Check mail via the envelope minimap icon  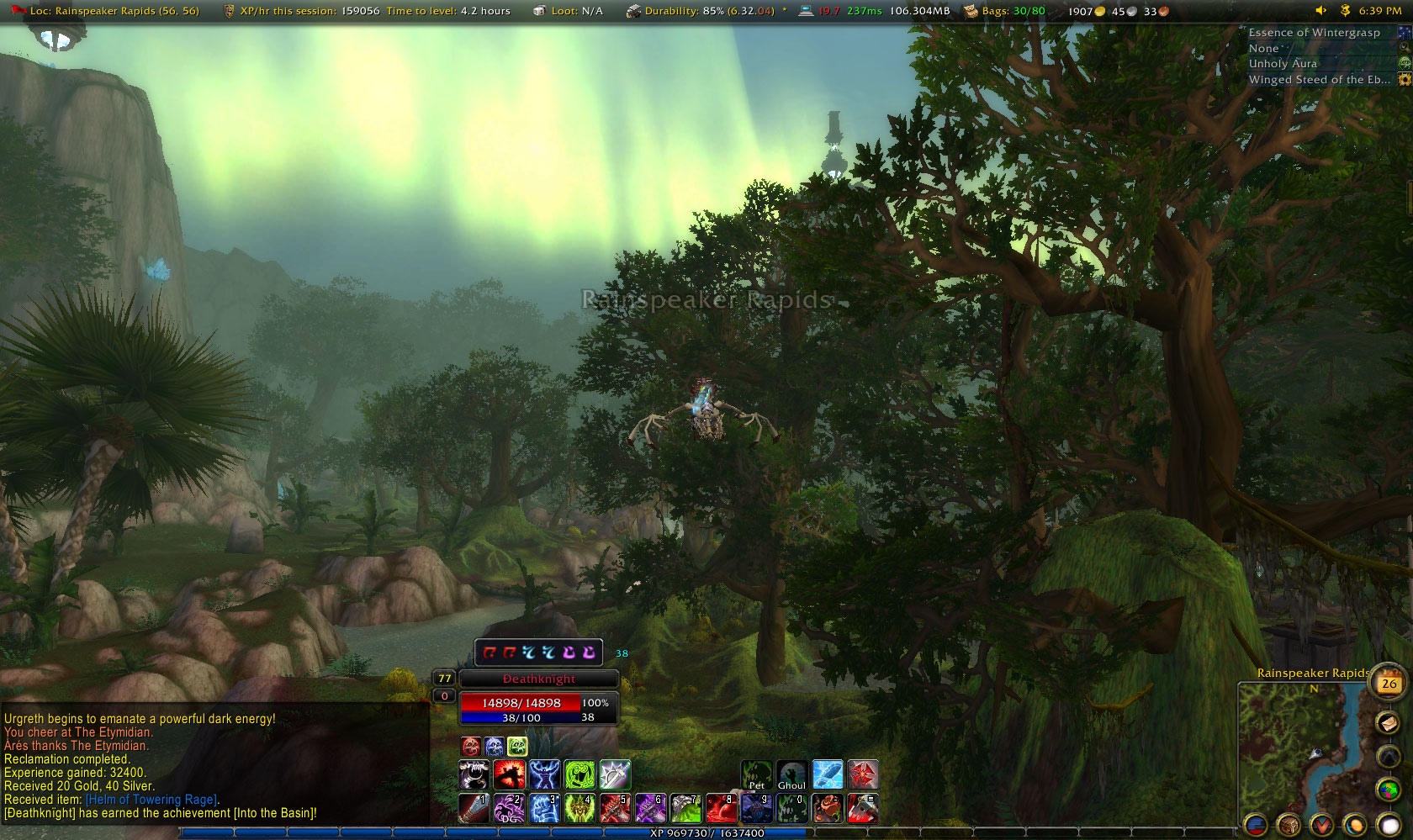pos(1388,722)
